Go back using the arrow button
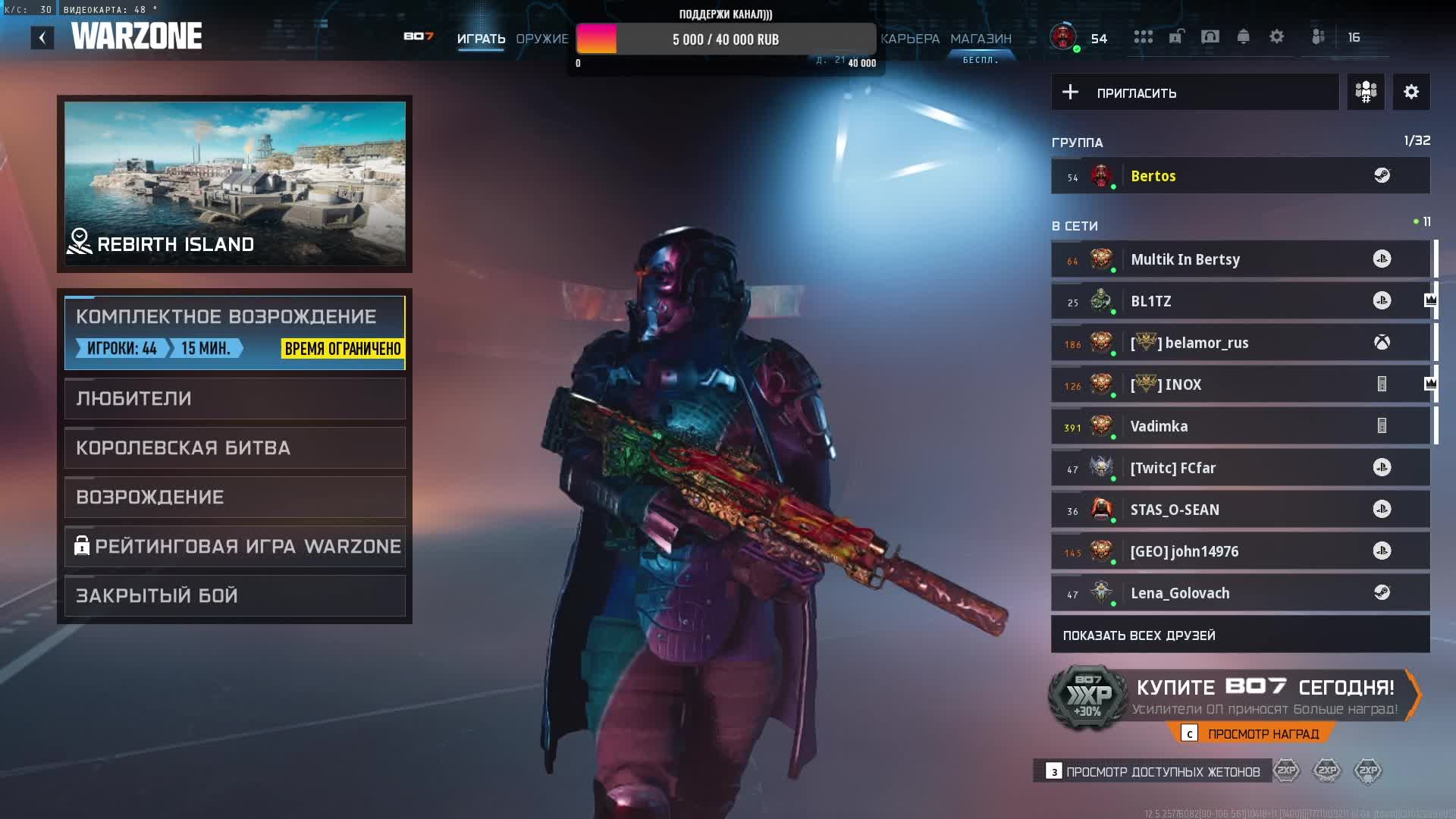This screenshot has height=819, width=1456. pos(42,38)
